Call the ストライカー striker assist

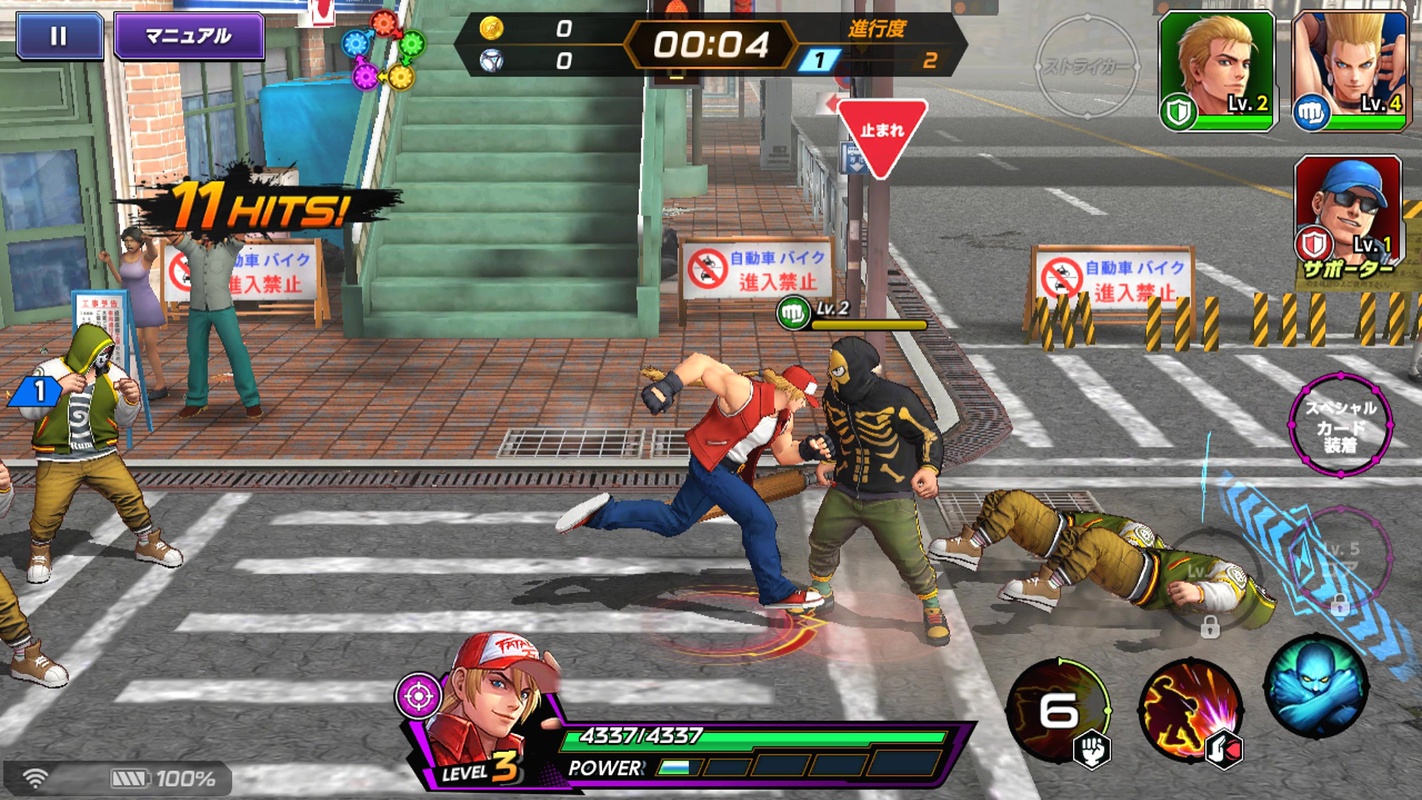[1086, 68]
